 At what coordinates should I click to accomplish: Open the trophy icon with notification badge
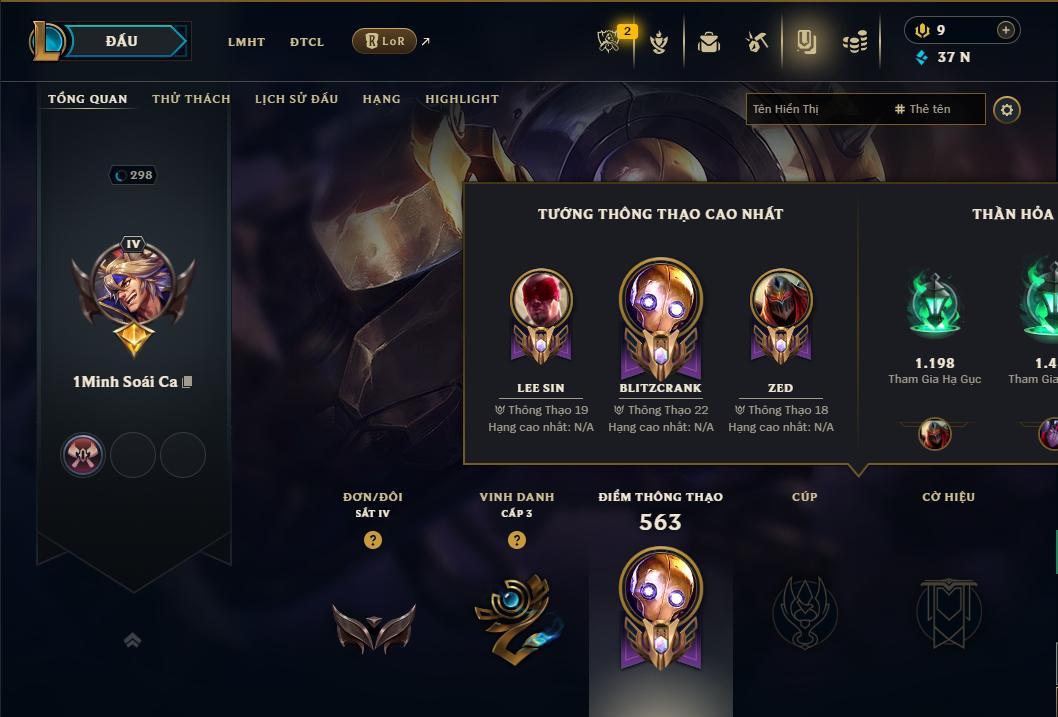pos(610,41)
